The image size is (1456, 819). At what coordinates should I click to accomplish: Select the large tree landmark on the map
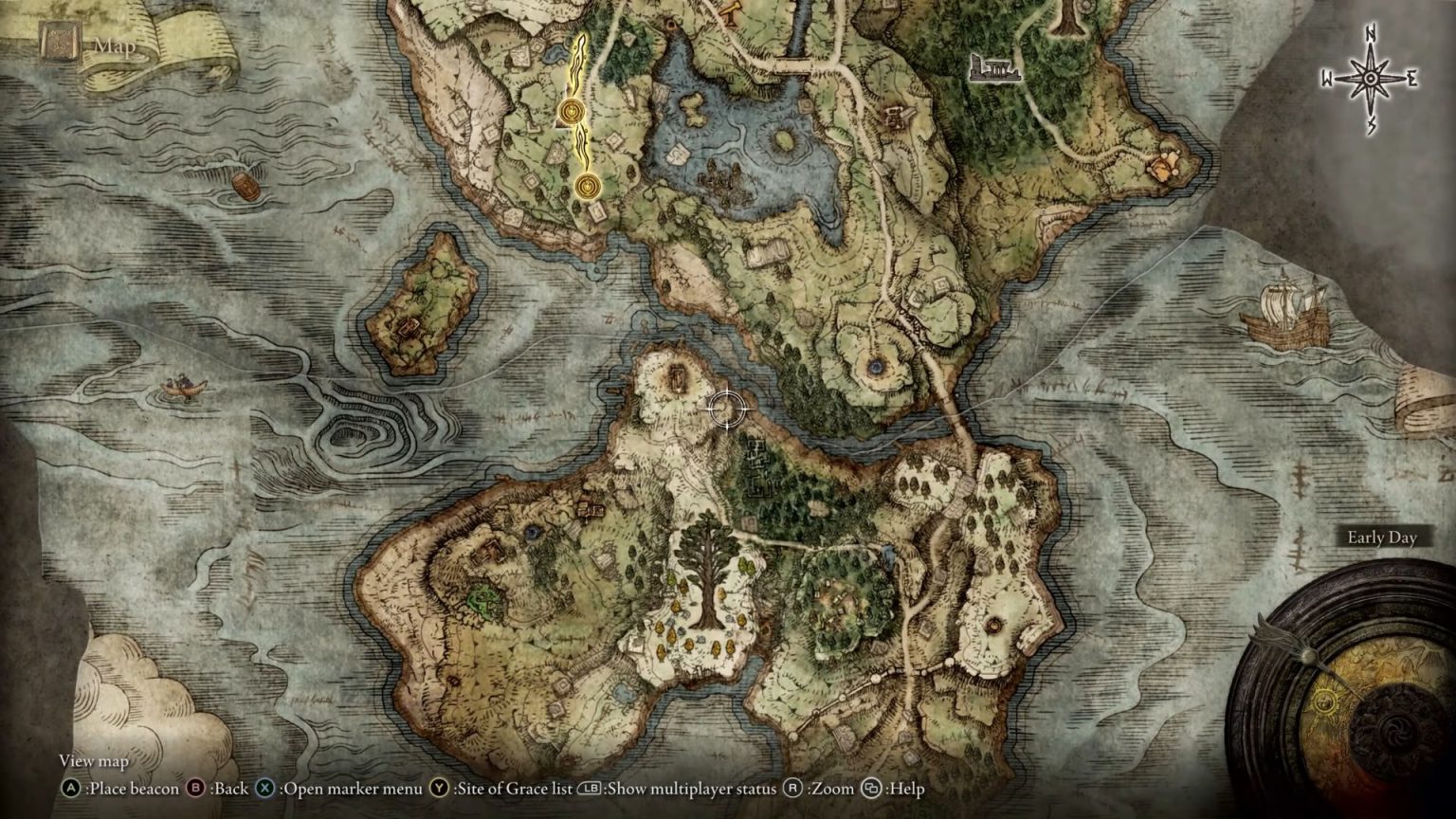(x=706, y=569)
